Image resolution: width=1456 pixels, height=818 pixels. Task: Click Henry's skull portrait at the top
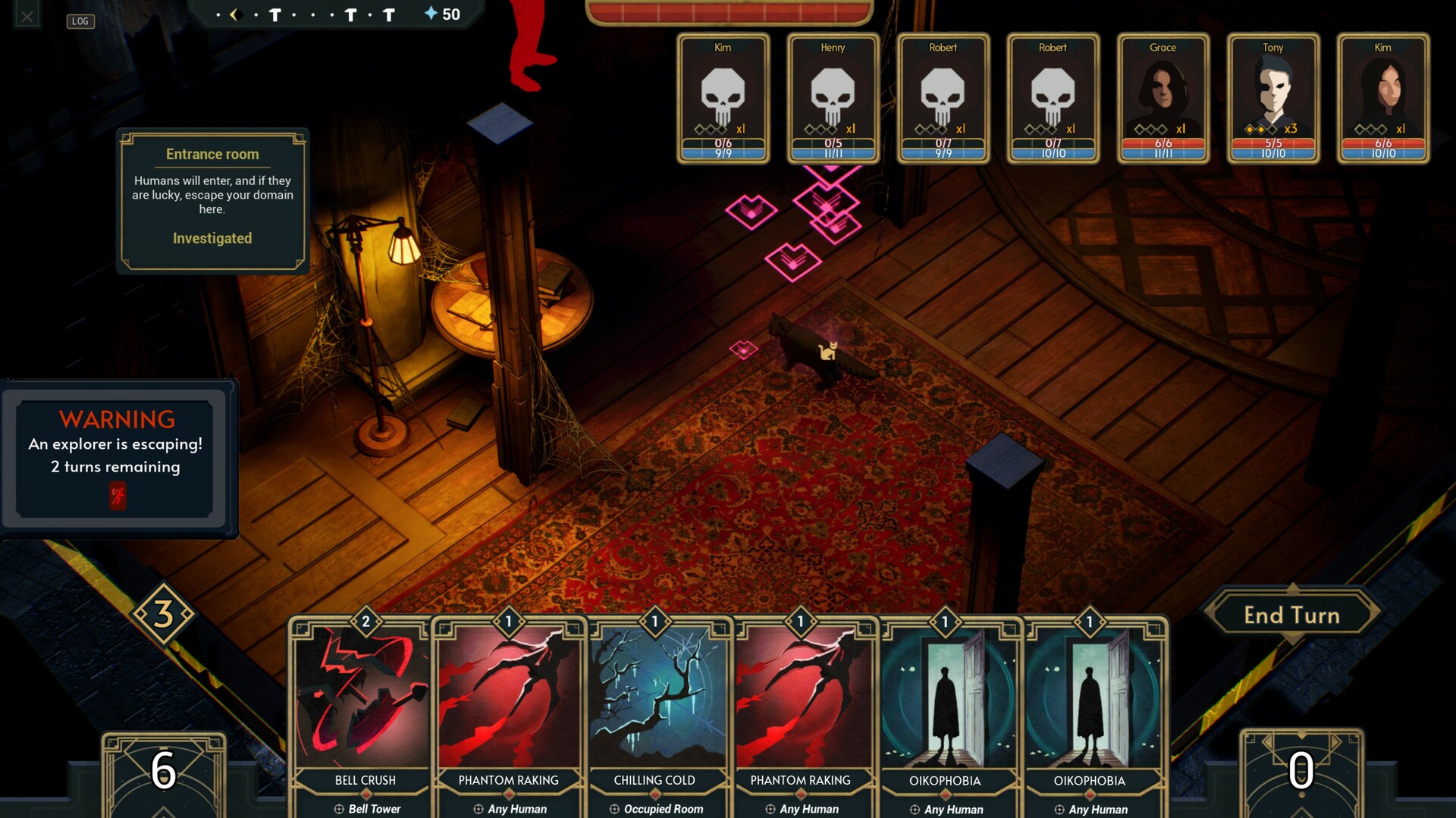coord(832,99)
